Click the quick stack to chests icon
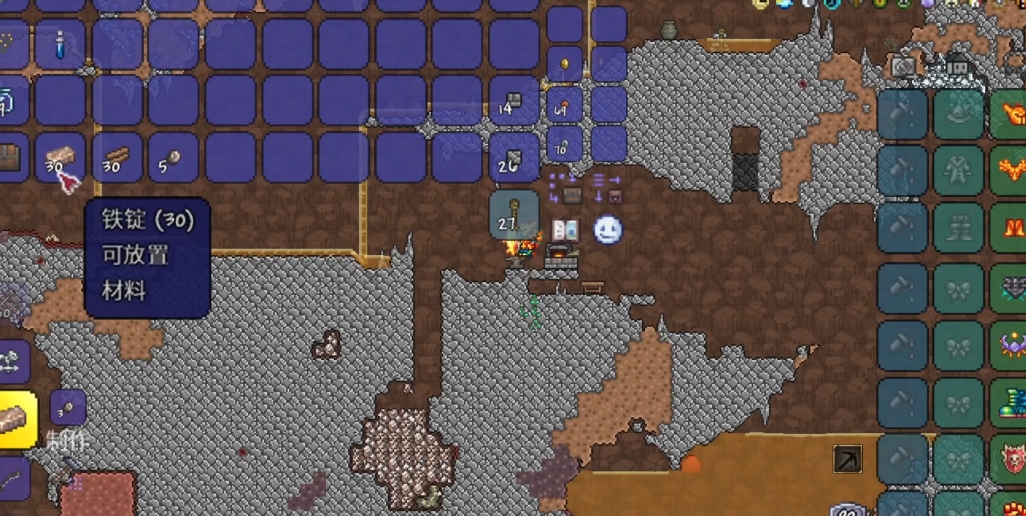Screen dimensions: 1026x516 pos(565,188)
